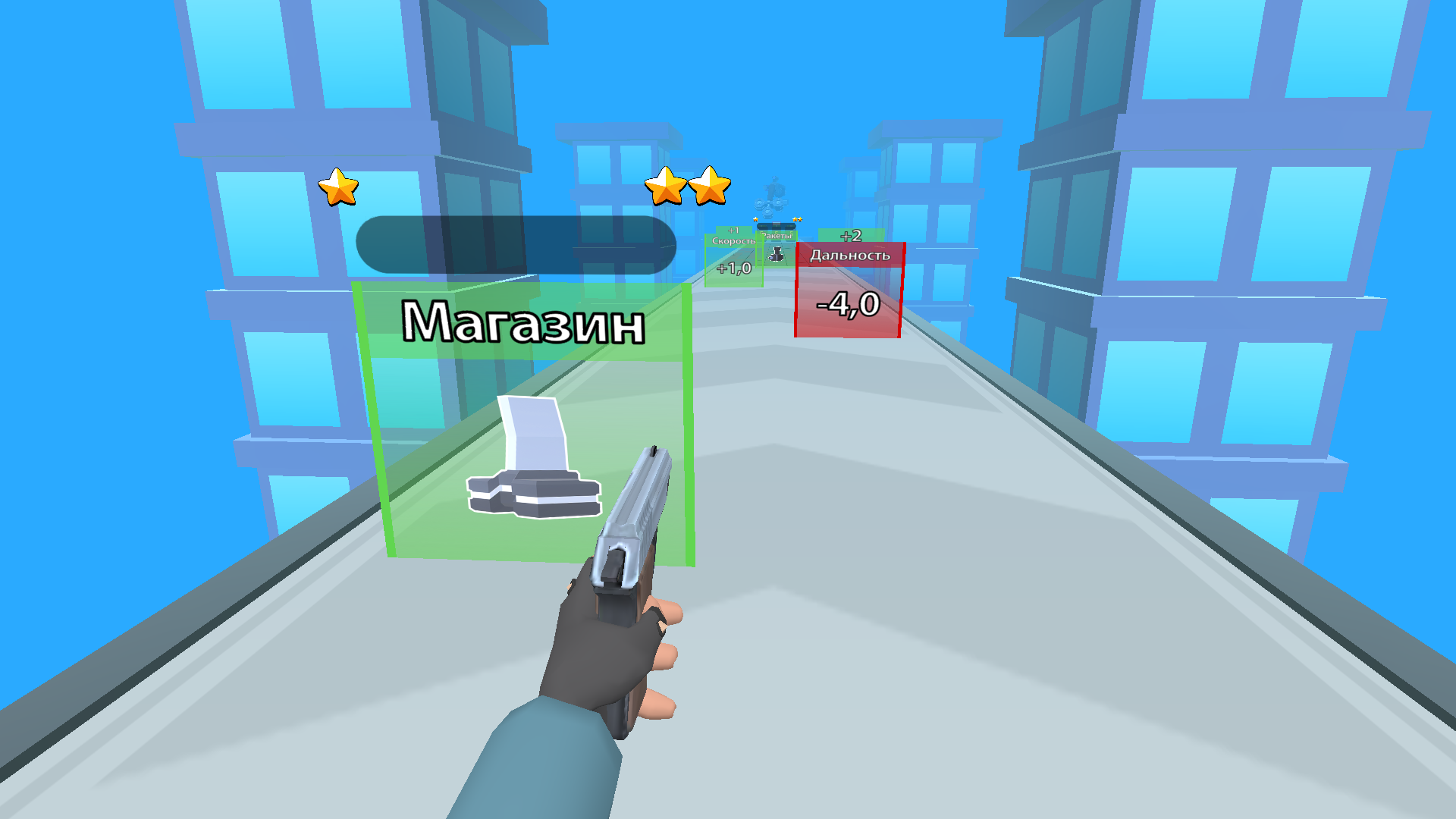Select the Дальность label on the red gate
1456x819 pixels.
[x=849, y=255]
